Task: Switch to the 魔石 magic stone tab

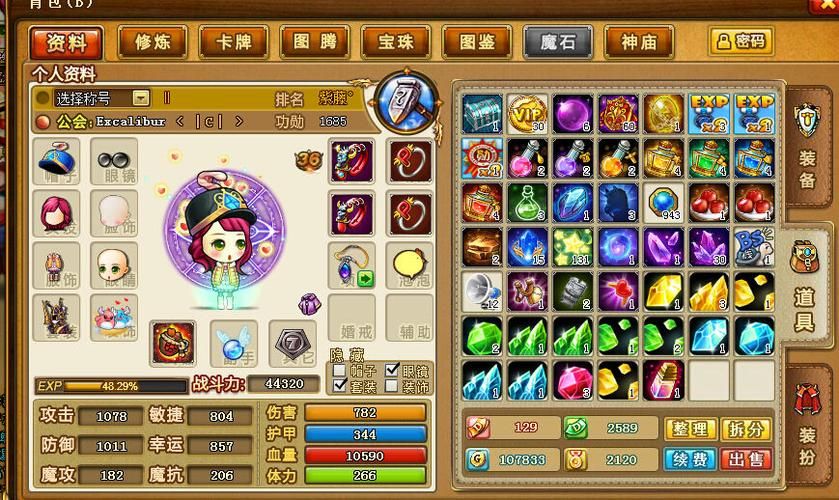Action: [557, 42]
